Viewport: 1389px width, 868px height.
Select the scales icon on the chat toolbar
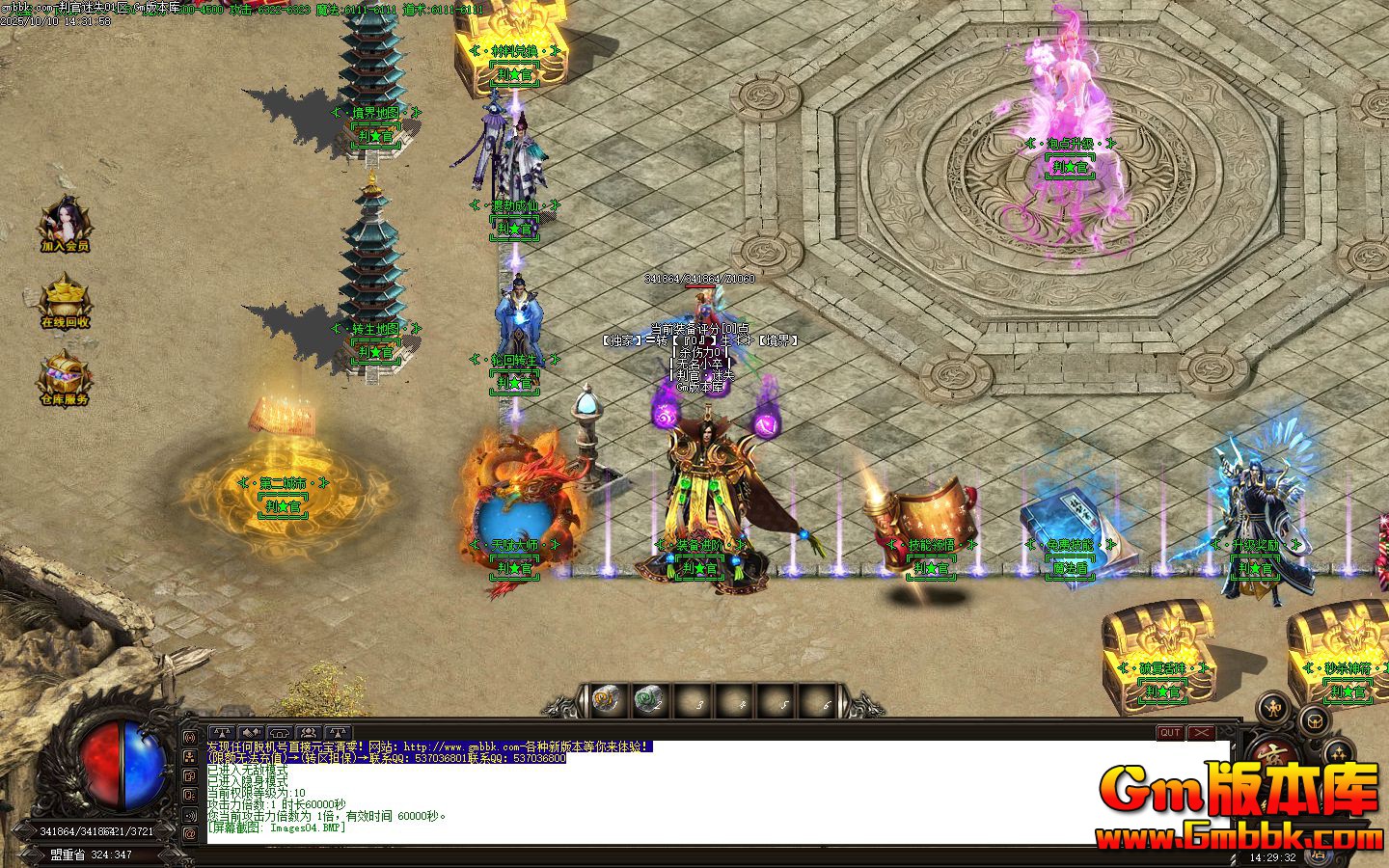click(x=223, y=732)
